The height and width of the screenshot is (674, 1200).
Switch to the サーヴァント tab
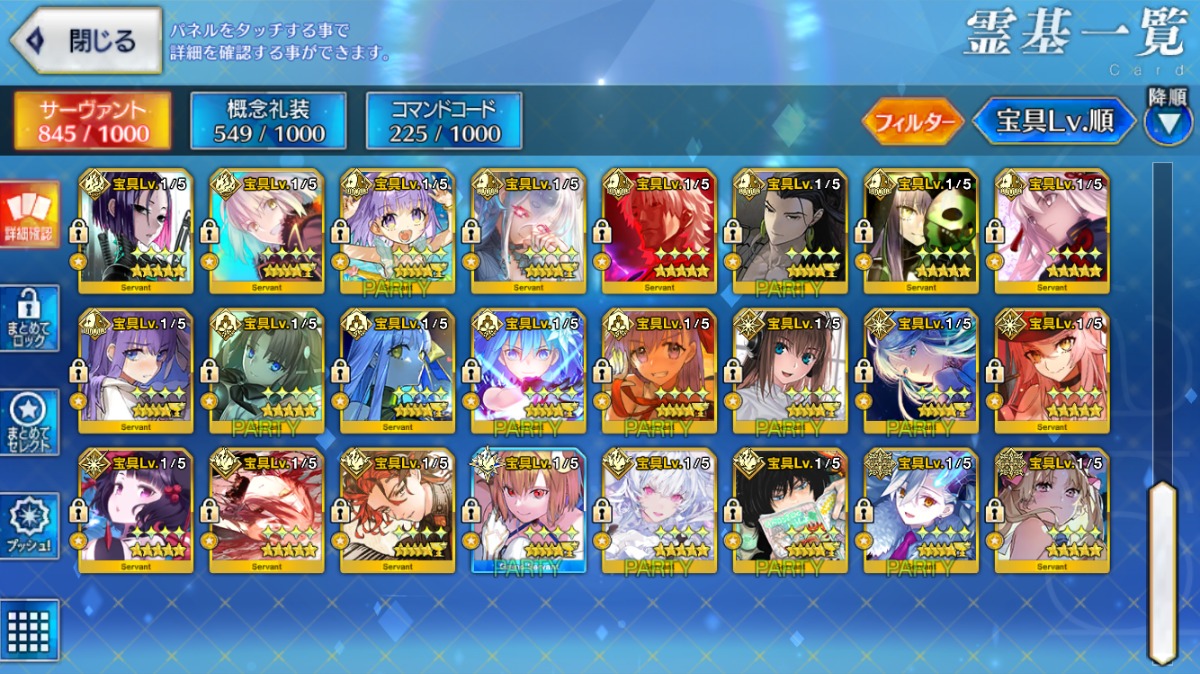[91, 121]
